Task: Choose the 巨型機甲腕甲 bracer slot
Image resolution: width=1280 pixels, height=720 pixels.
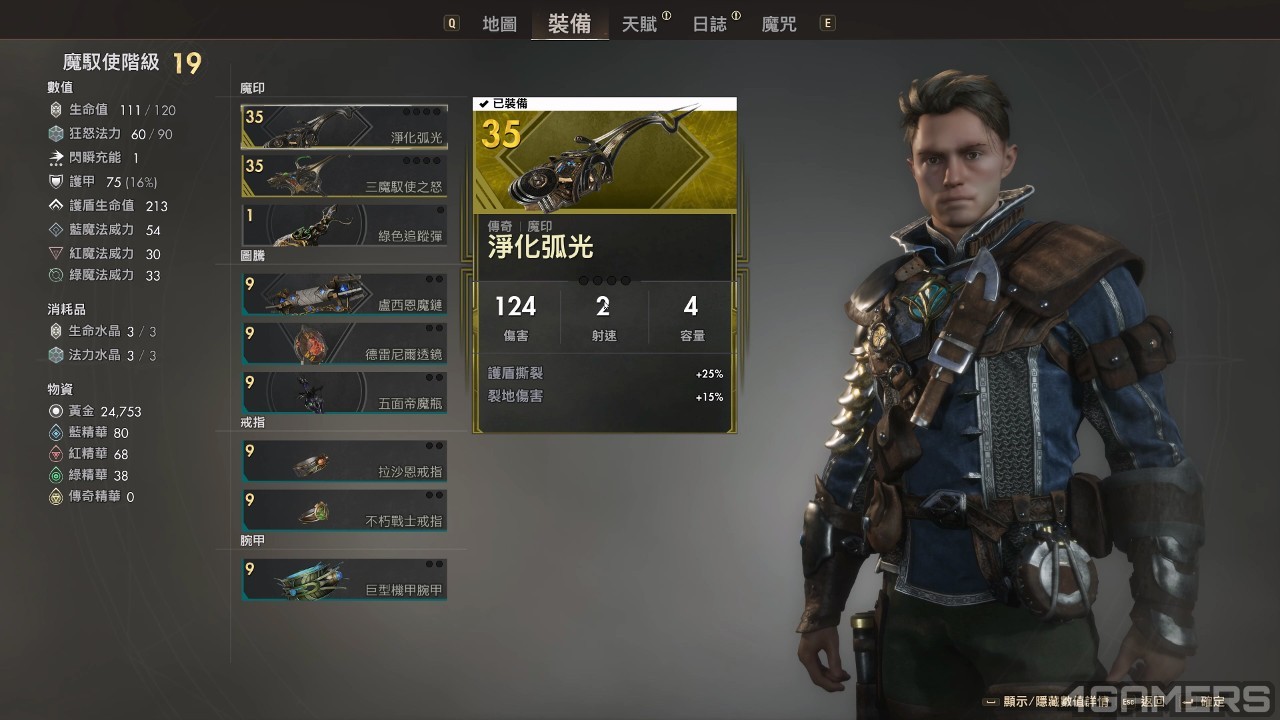Action: (344, 579)
